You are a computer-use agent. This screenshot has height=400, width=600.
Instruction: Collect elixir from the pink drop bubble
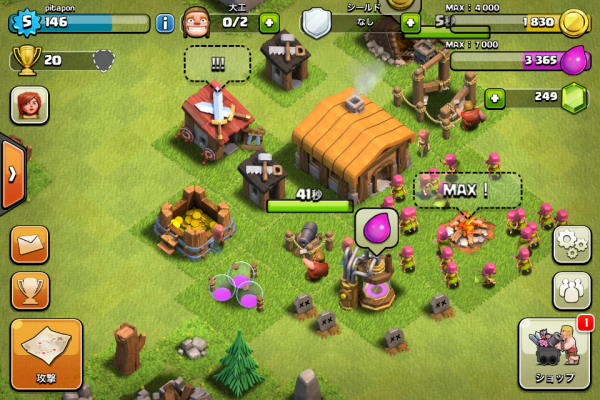376,226
